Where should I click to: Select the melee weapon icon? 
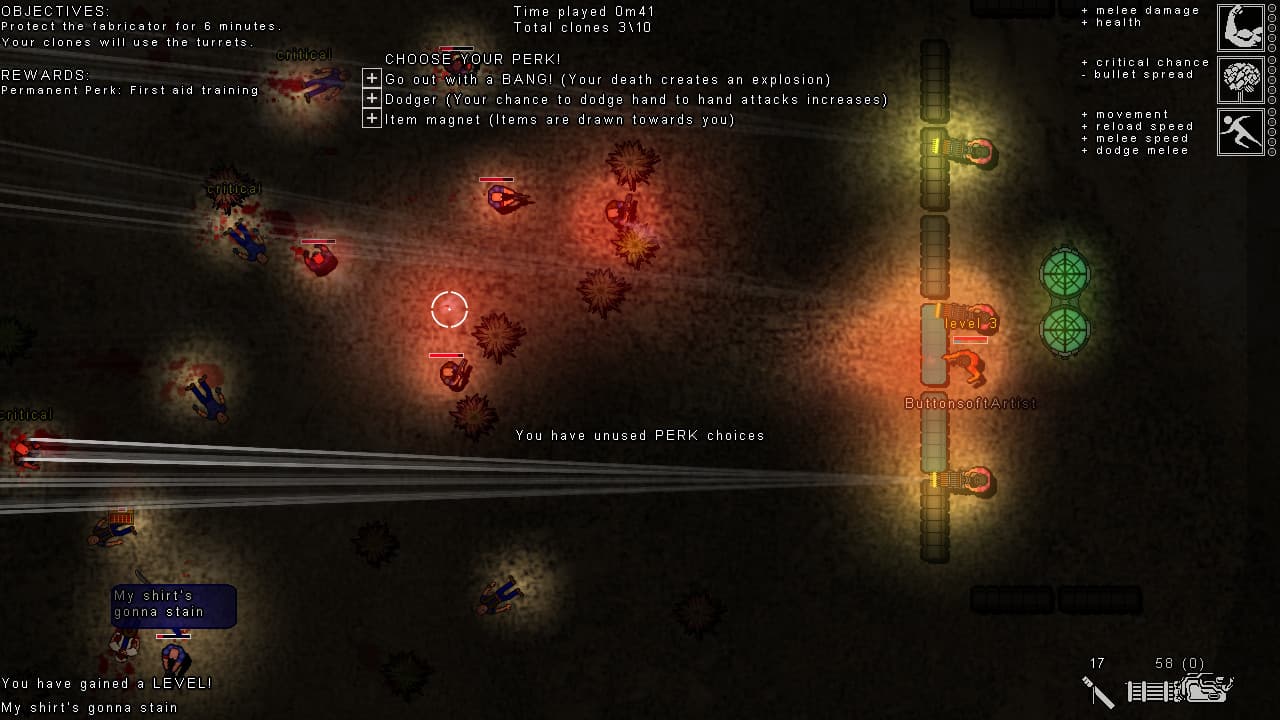[x=1097, y=691]
